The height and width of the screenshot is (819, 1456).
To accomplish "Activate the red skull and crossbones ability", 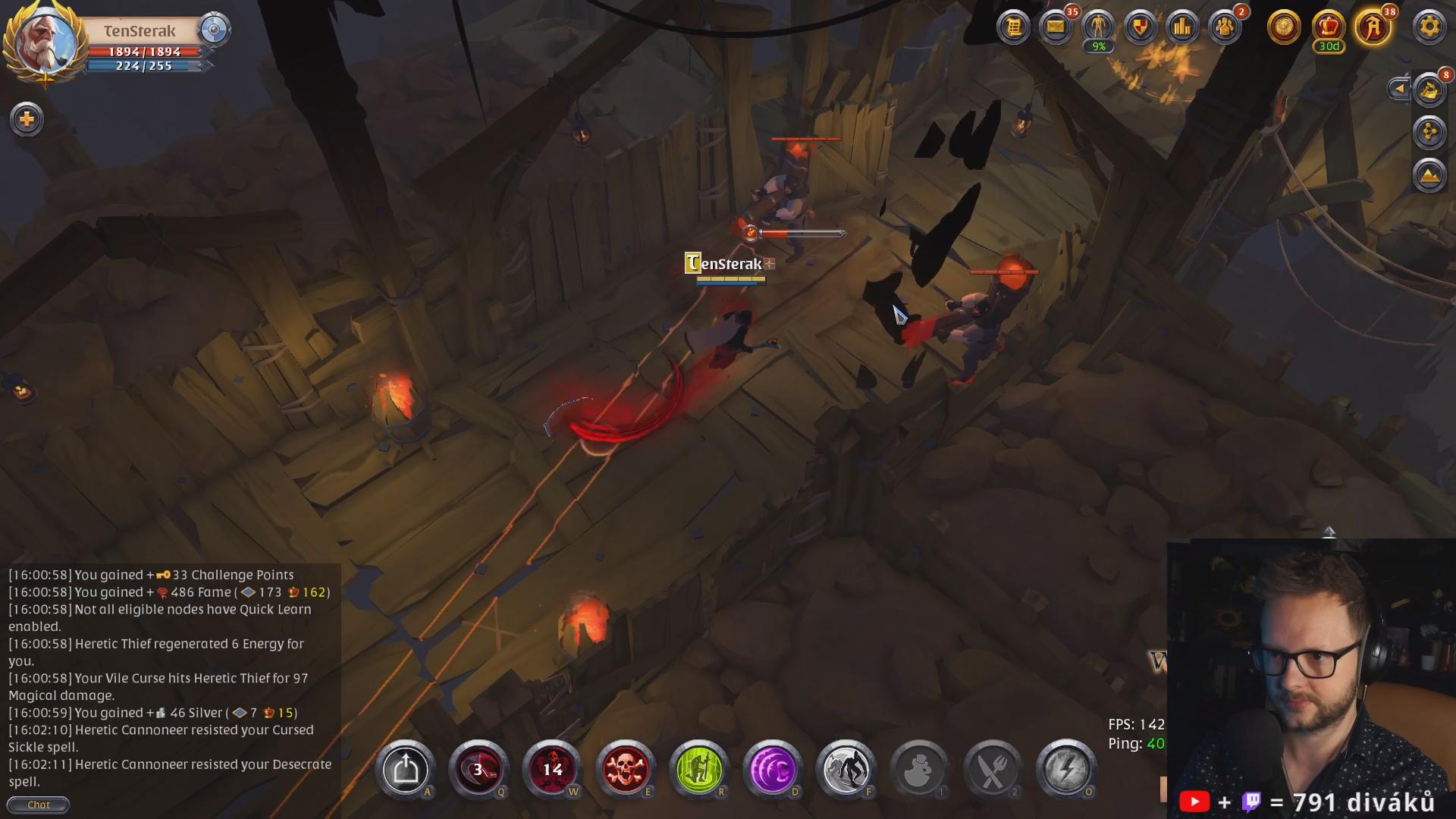I will (626, 770).
